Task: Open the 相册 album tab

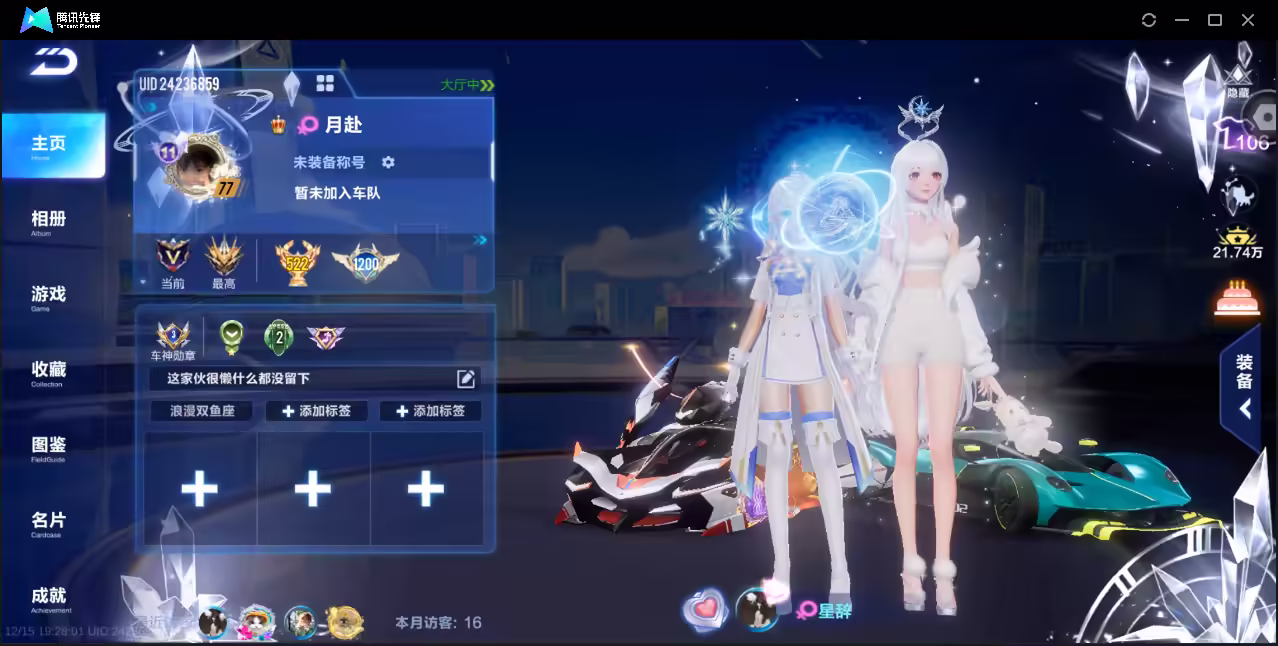Action: pos(48,220)
